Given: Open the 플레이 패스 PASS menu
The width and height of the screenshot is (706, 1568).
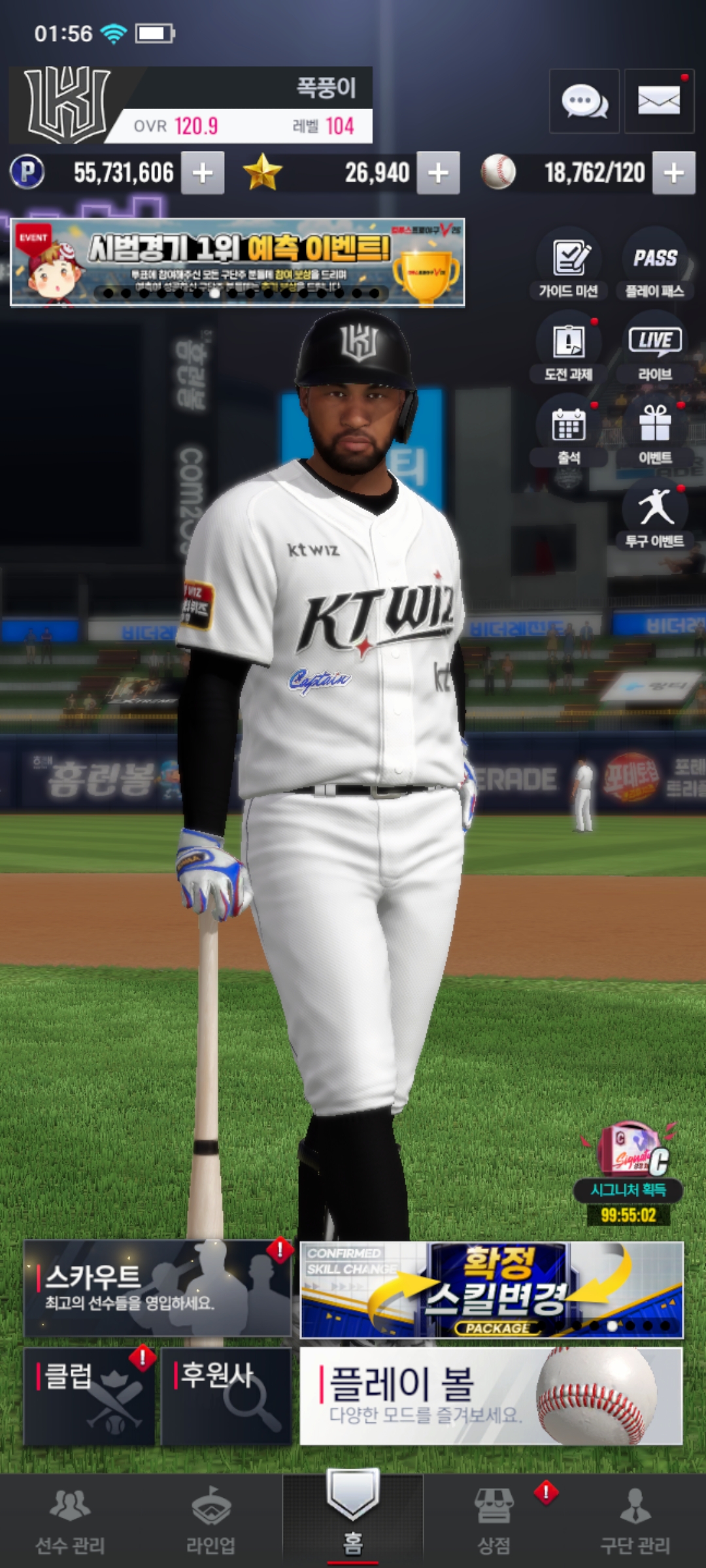Looking at the screenshot, I should [654, 265].
